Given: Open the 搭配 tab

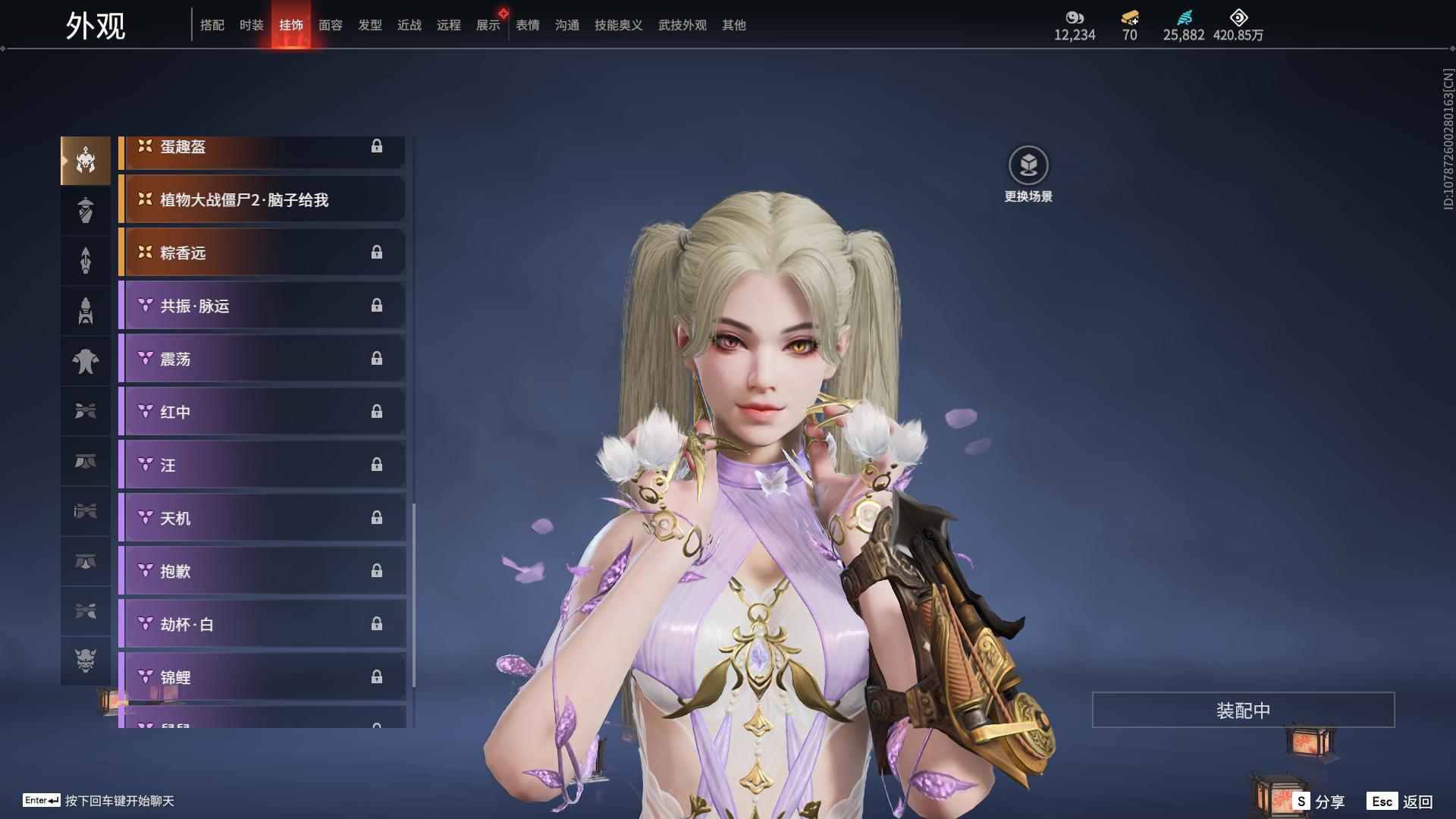Looking at the screenshot, I should click(212, 25).
